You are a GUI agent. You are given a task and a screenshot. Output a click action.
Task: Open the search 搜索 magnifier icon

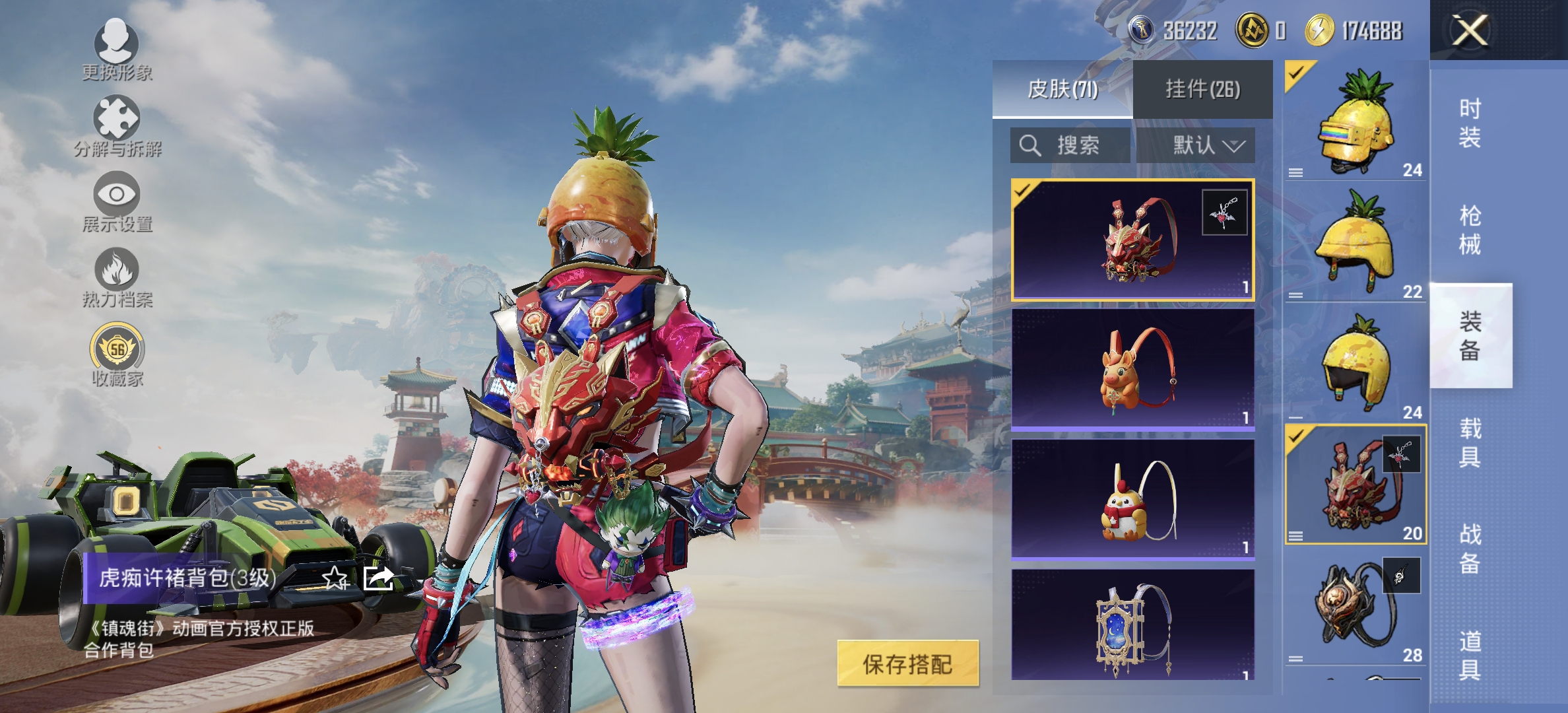(1029, 145)
